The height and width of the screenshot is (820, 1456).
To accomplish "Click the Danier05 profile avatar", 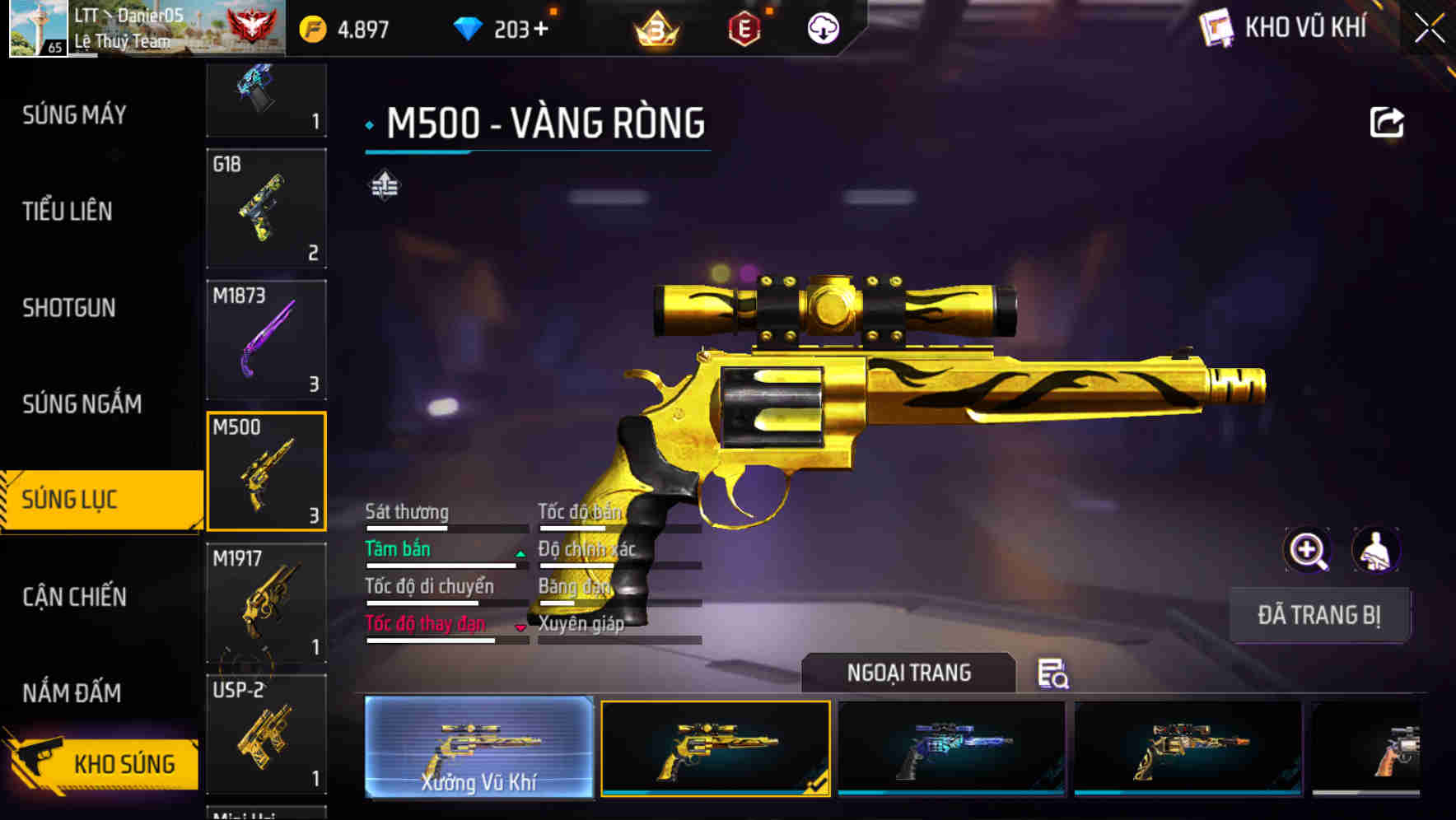I will click(x=36, y=27).
